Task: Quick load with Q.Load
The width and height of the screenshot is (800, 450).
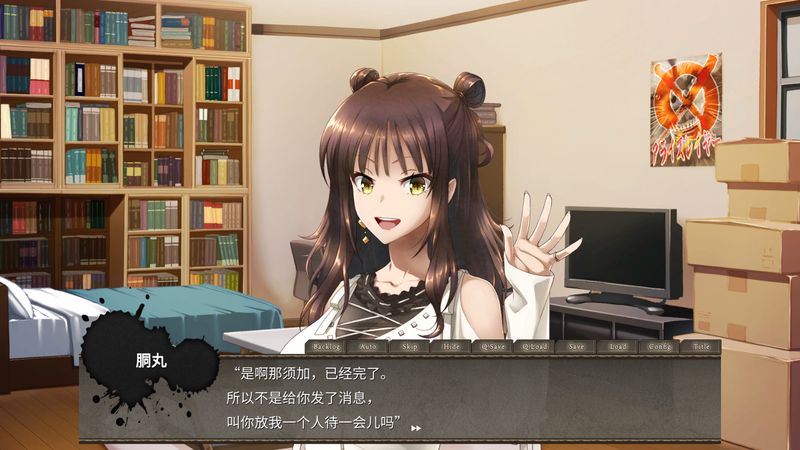Action: coord(534,346)
